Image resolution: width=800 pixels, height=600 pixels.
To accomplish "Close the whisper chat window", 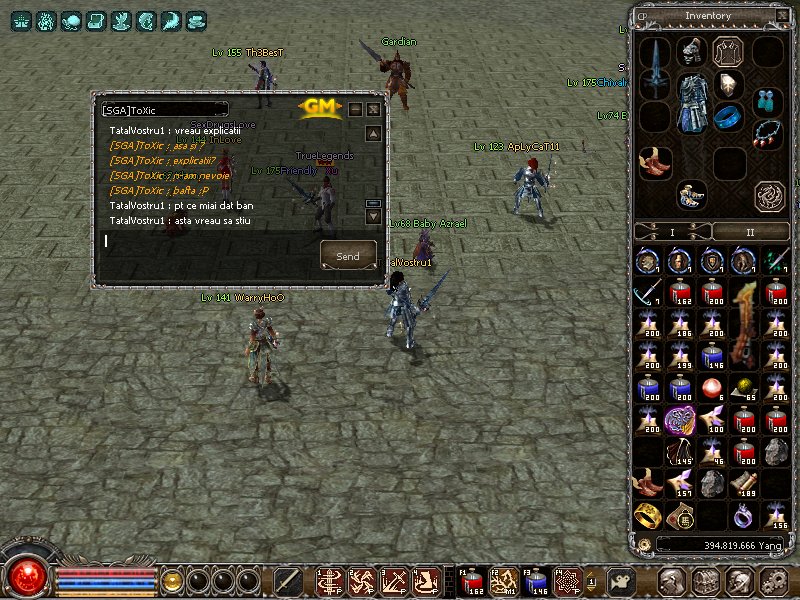I will 373,109.
